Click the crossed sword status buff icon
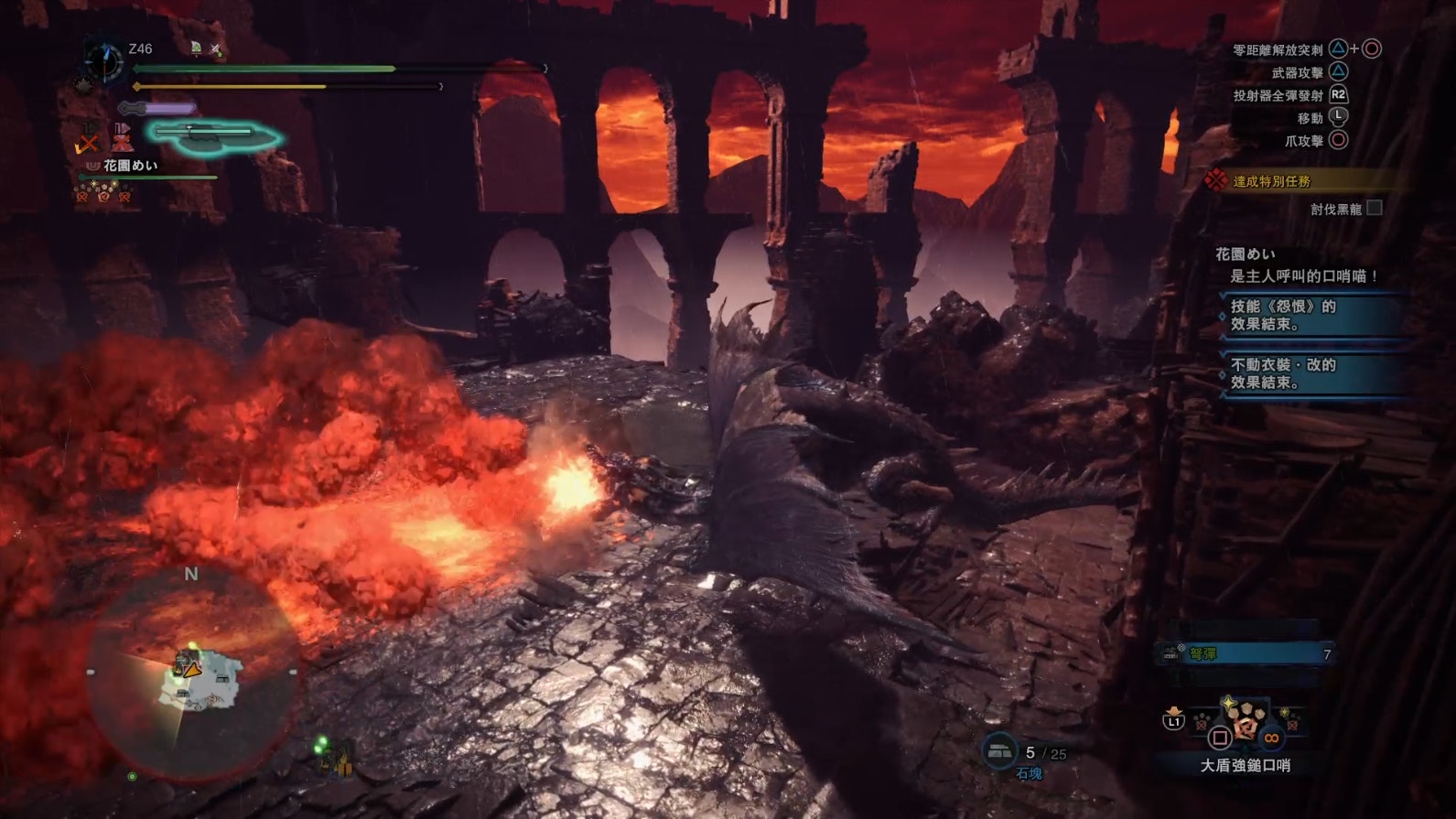1456x819 pixels. (x=216, y=48)
